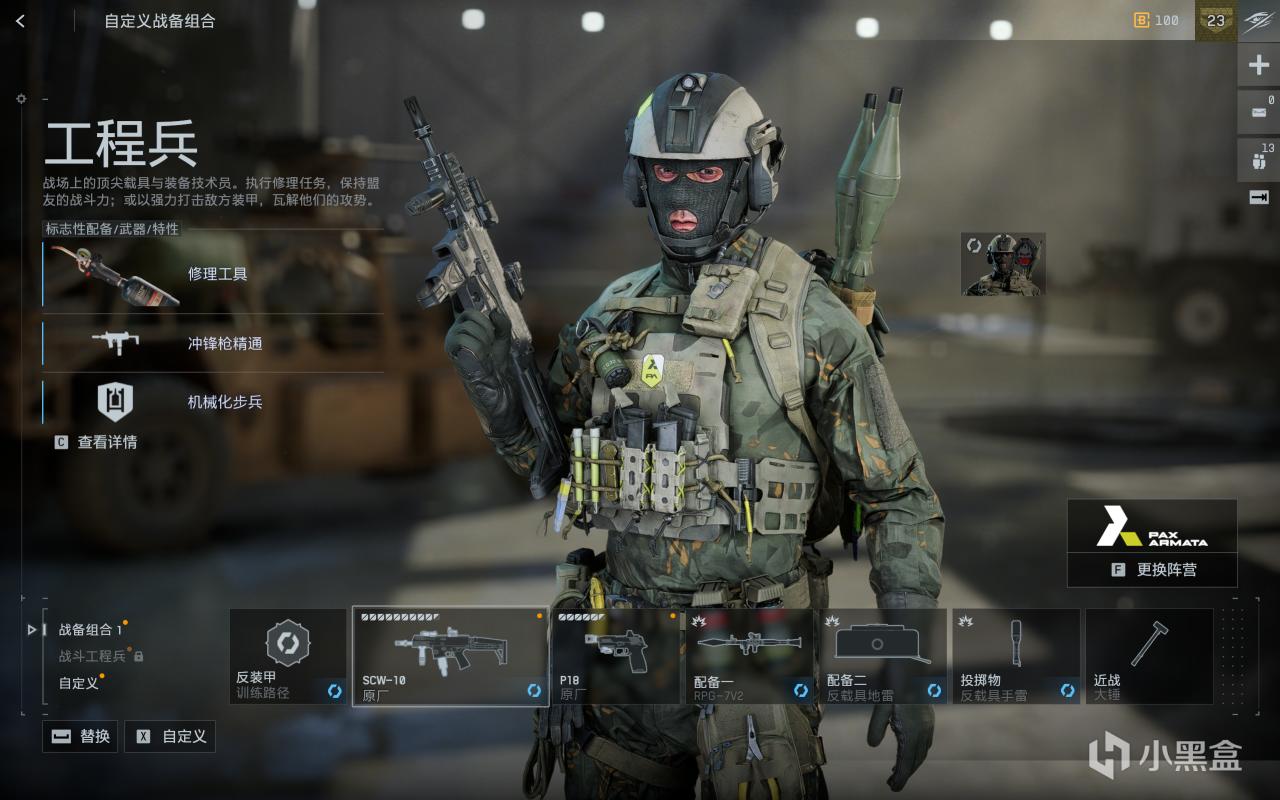Choose the SCW-10 primary weapon slot
Image resolution: width=1280 pixels, height=800 pixels.
(450, 656)
